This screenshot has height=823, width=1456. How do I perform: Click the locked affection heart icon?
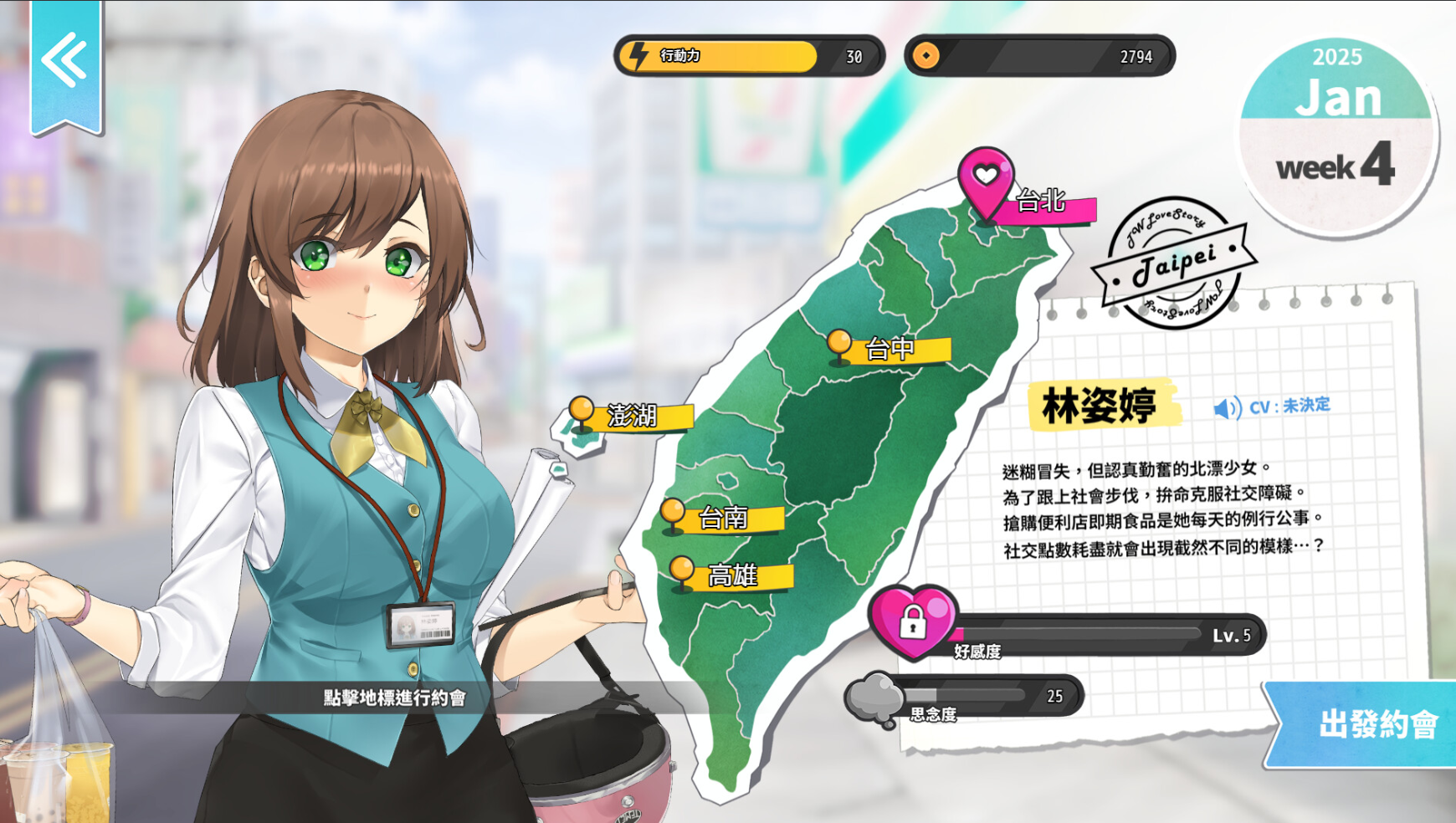point(912,621)
